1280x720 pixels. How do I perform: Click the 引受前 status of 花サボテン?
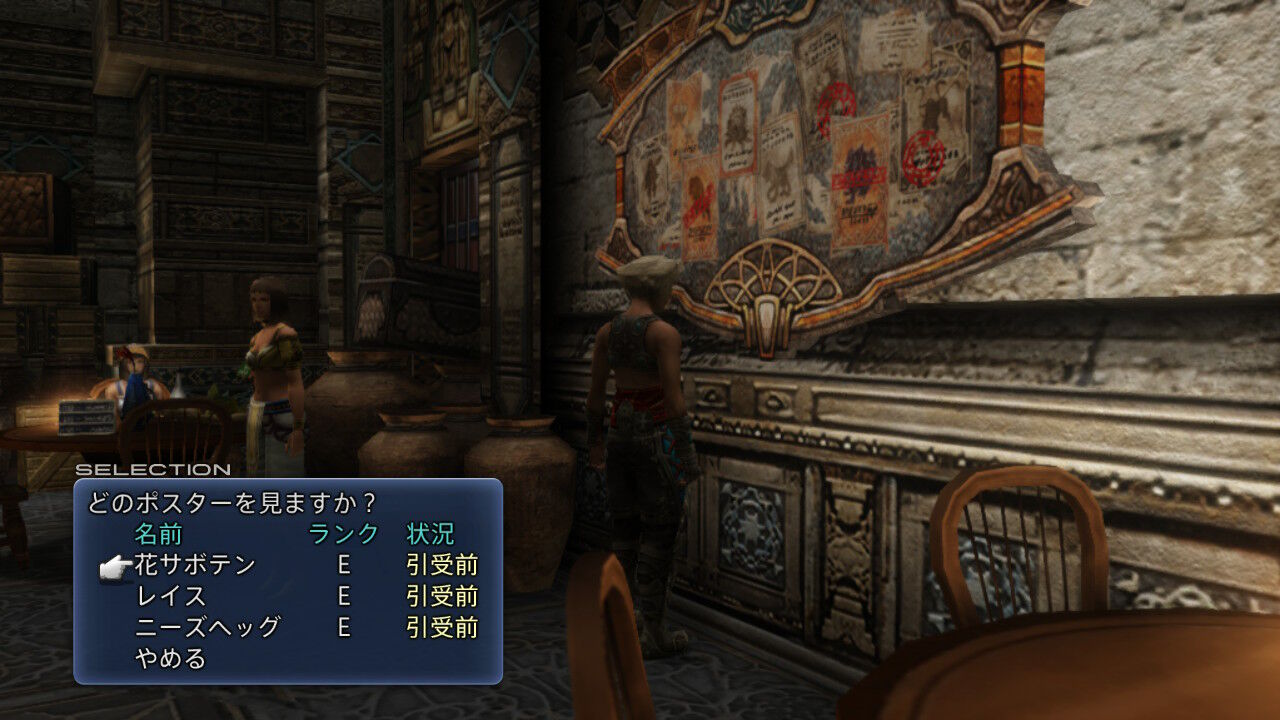(444, 564)
